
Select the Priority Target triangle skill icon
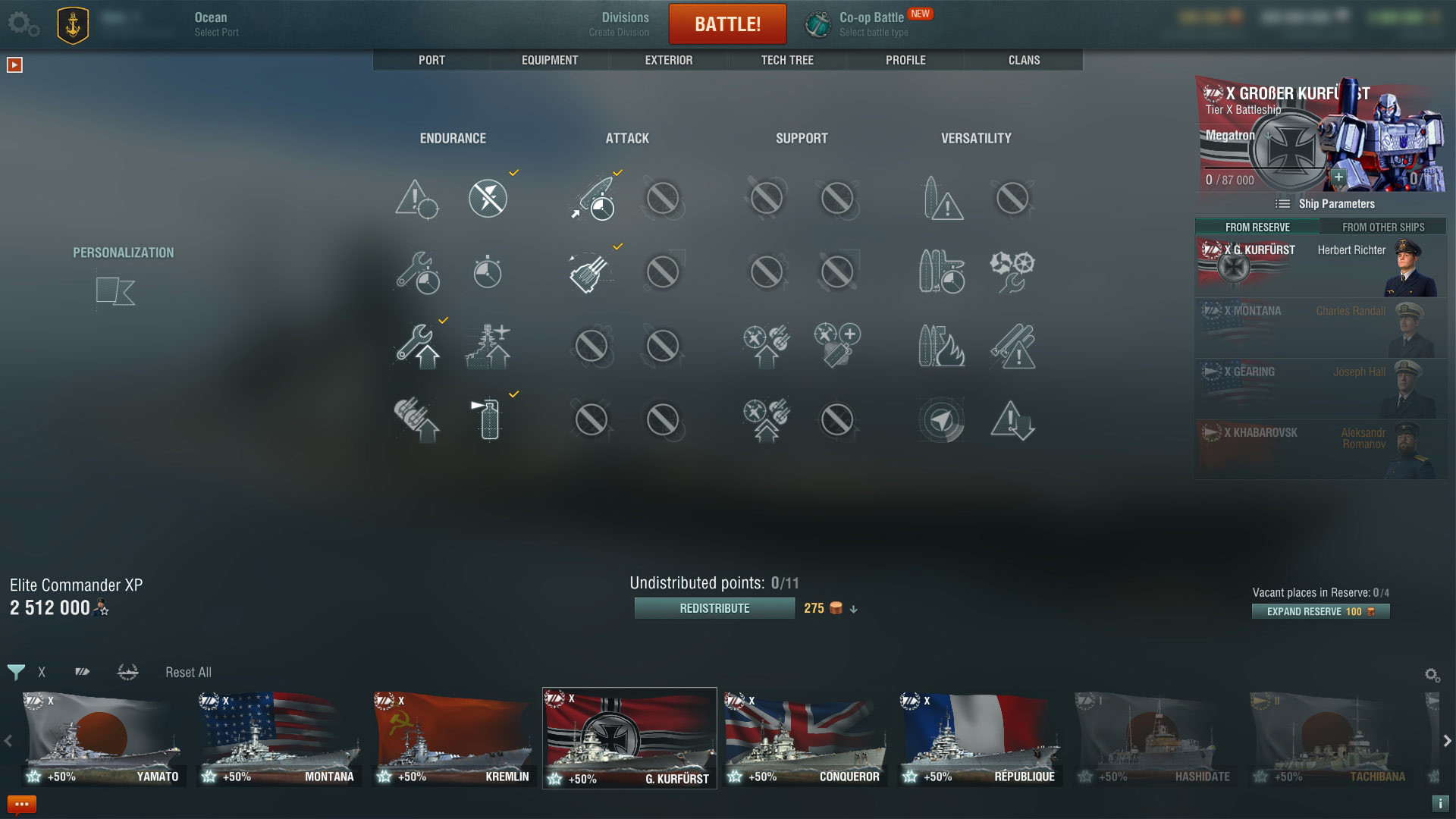click(x=416, y=199)
